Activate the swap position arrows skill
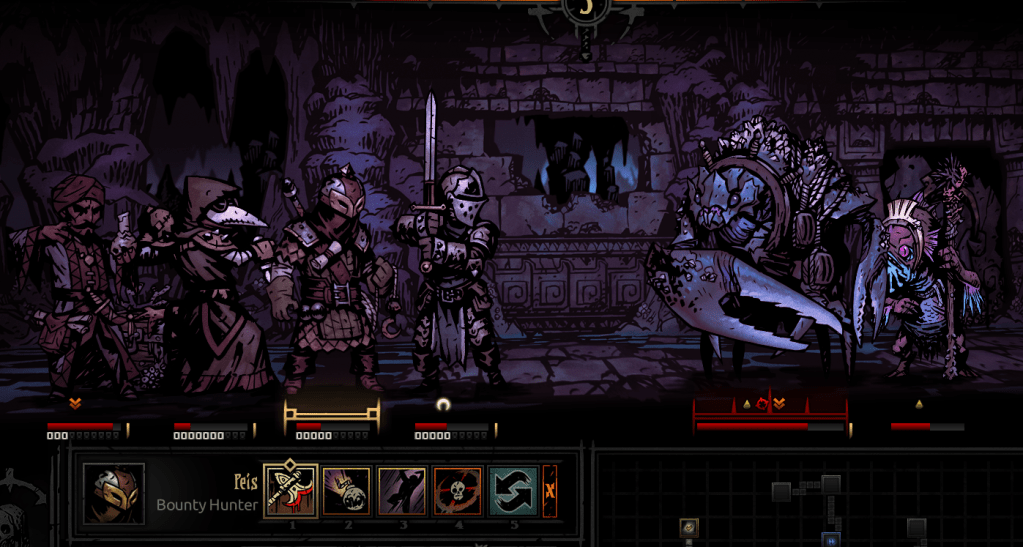Image resolution: width=1023 pixels, height=547 pixels. (513, 491)
